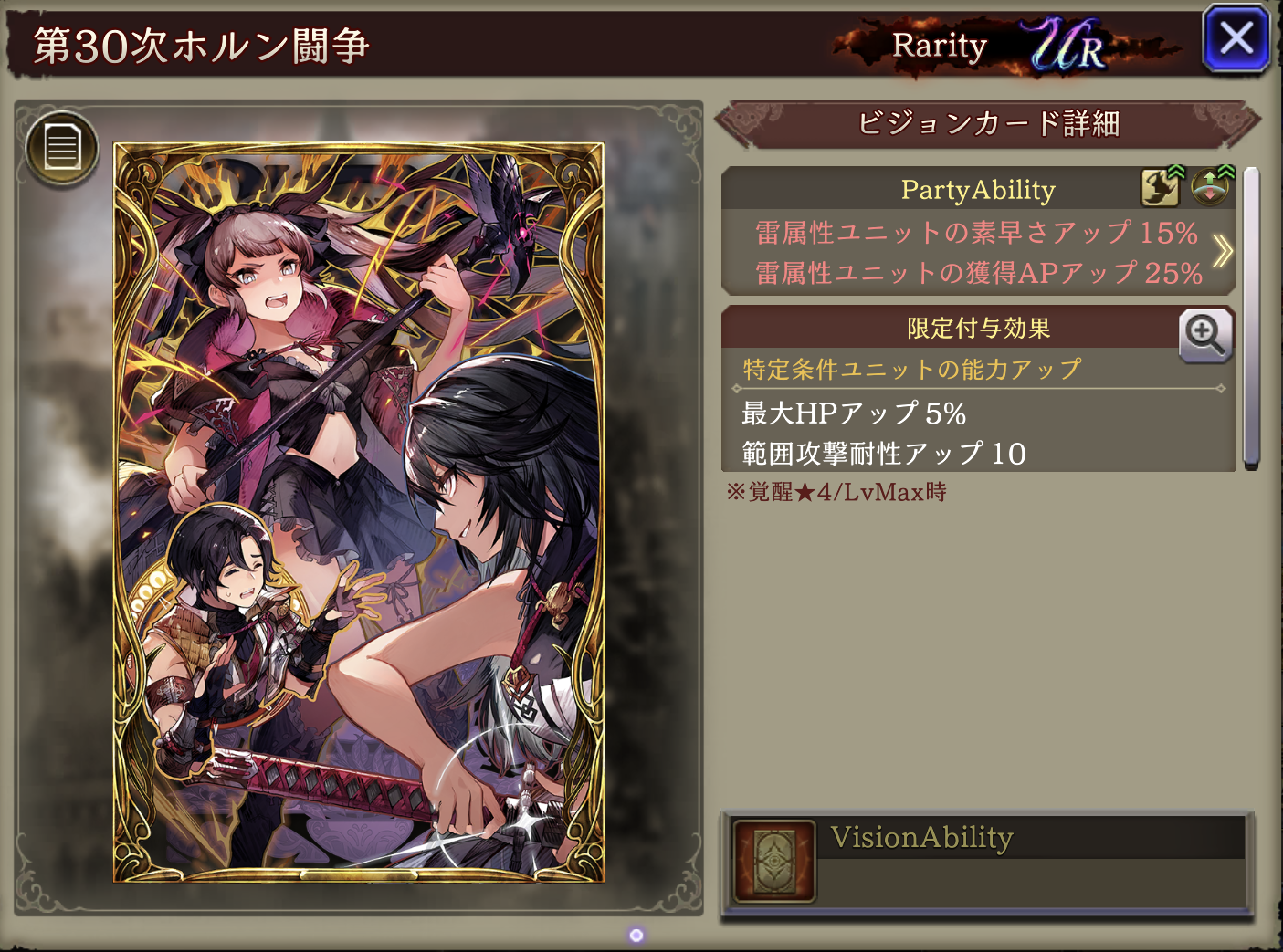Open the document list icon on card
The height and width of the screenshot is (952, 1283).
pos(62,148)
